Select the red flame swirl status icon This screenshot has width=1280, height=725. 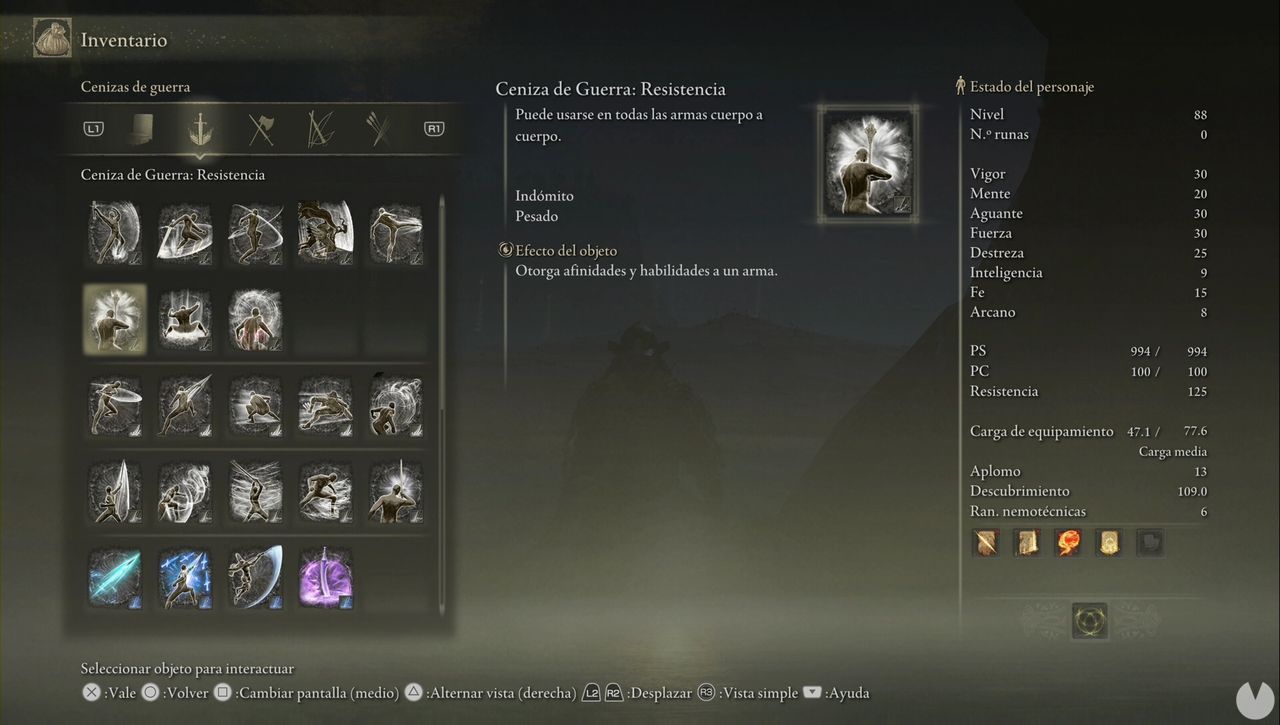[1068, 543]
